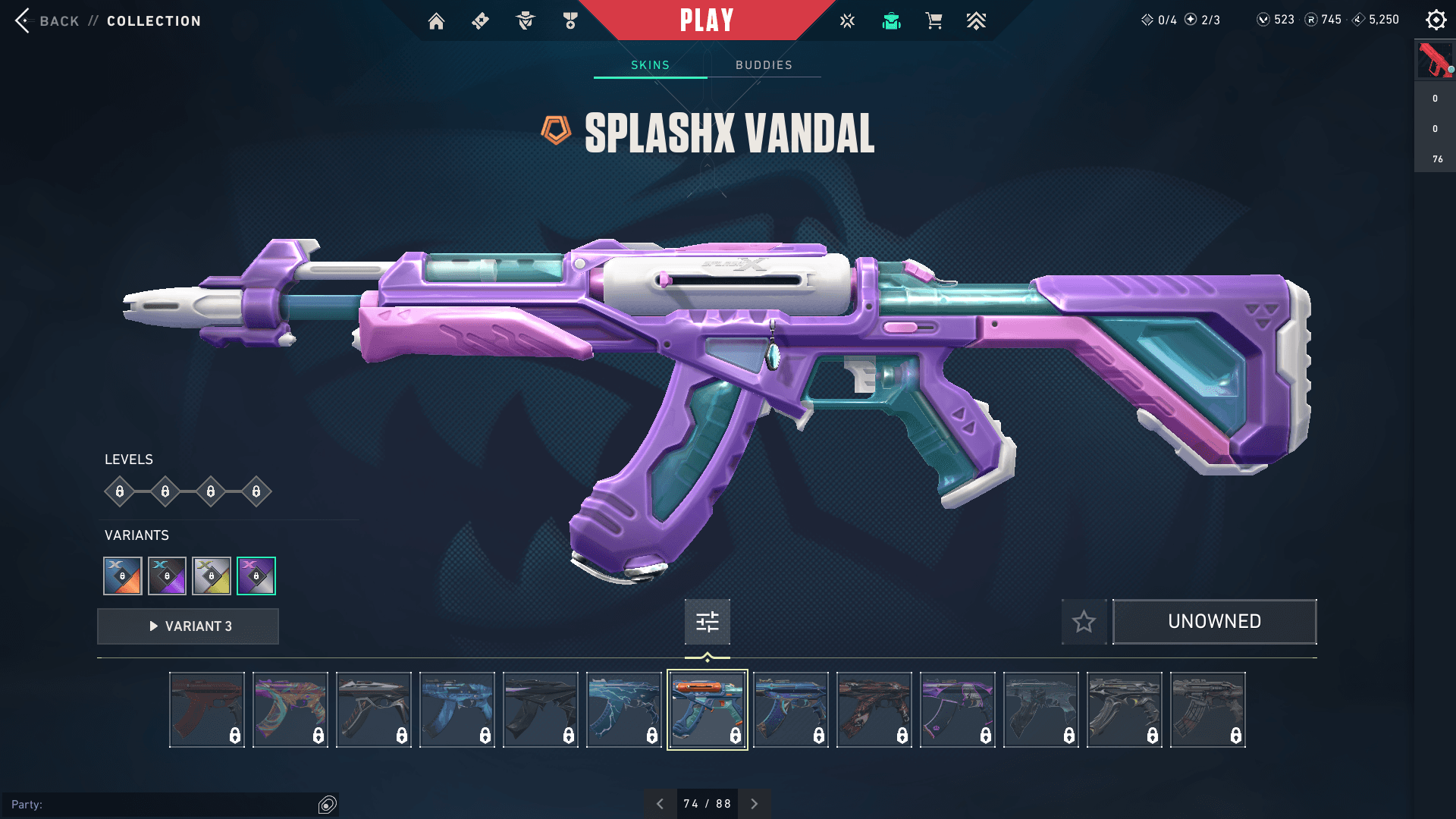The width and height of the screenshot is (1456, 819).
Task: Open the Agents page icon
Action: coord(524,20)
